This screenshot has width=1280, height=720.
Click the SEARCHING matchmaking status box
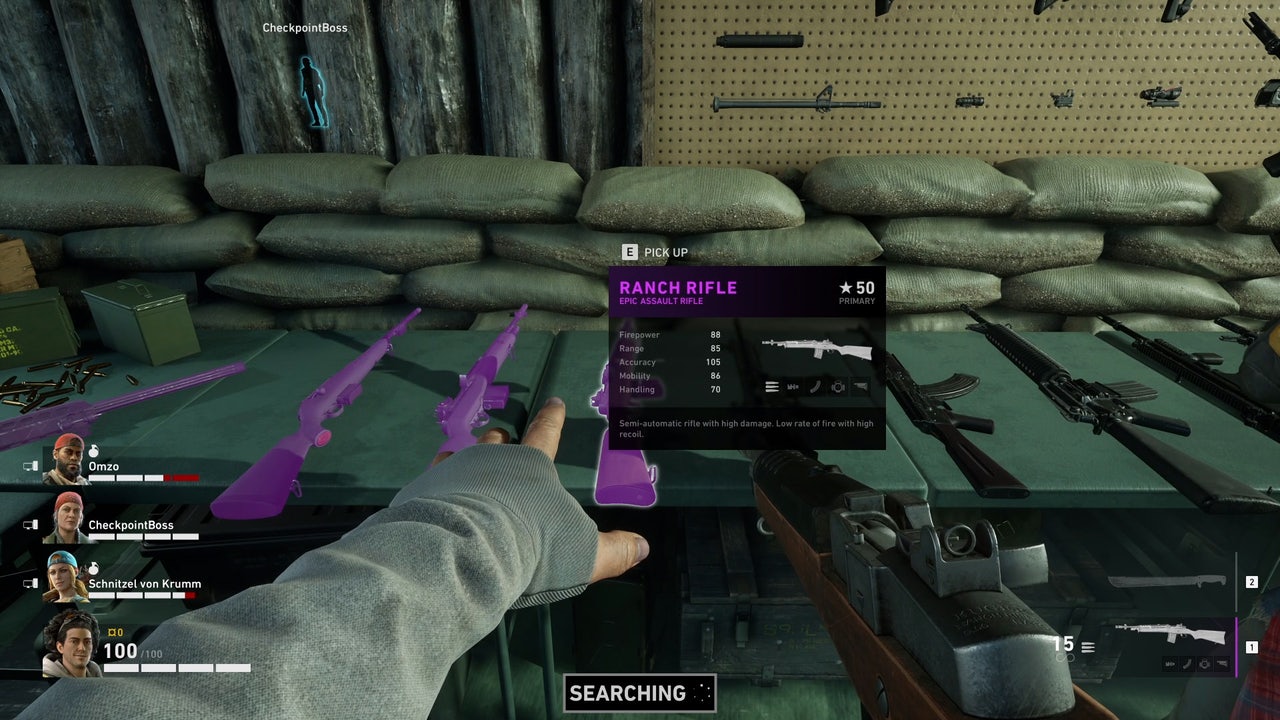(x=640, y=693)
